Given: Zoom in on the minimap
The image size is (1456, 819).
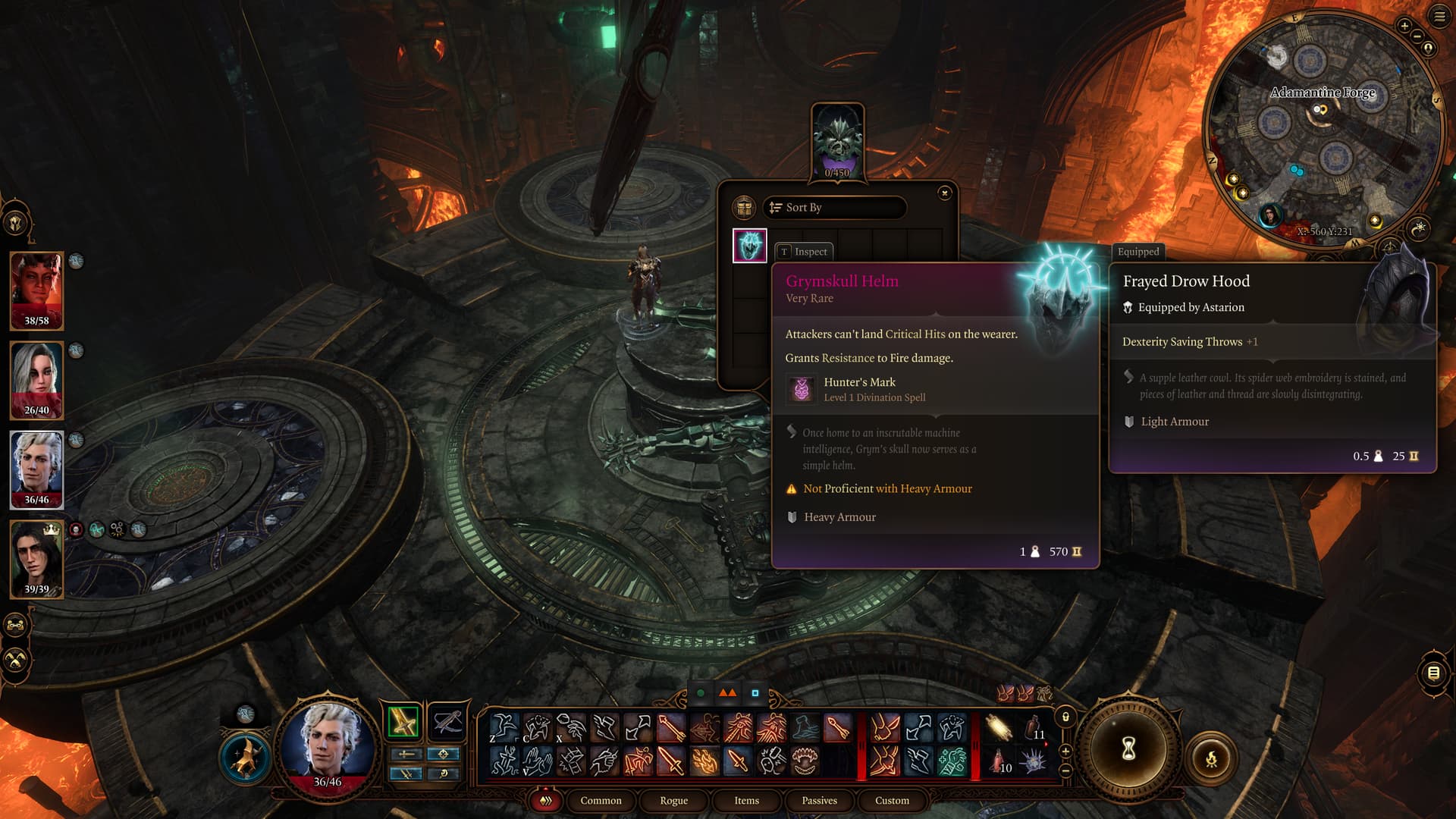Looking at the screenshot, I should (x=1404, y=26).
